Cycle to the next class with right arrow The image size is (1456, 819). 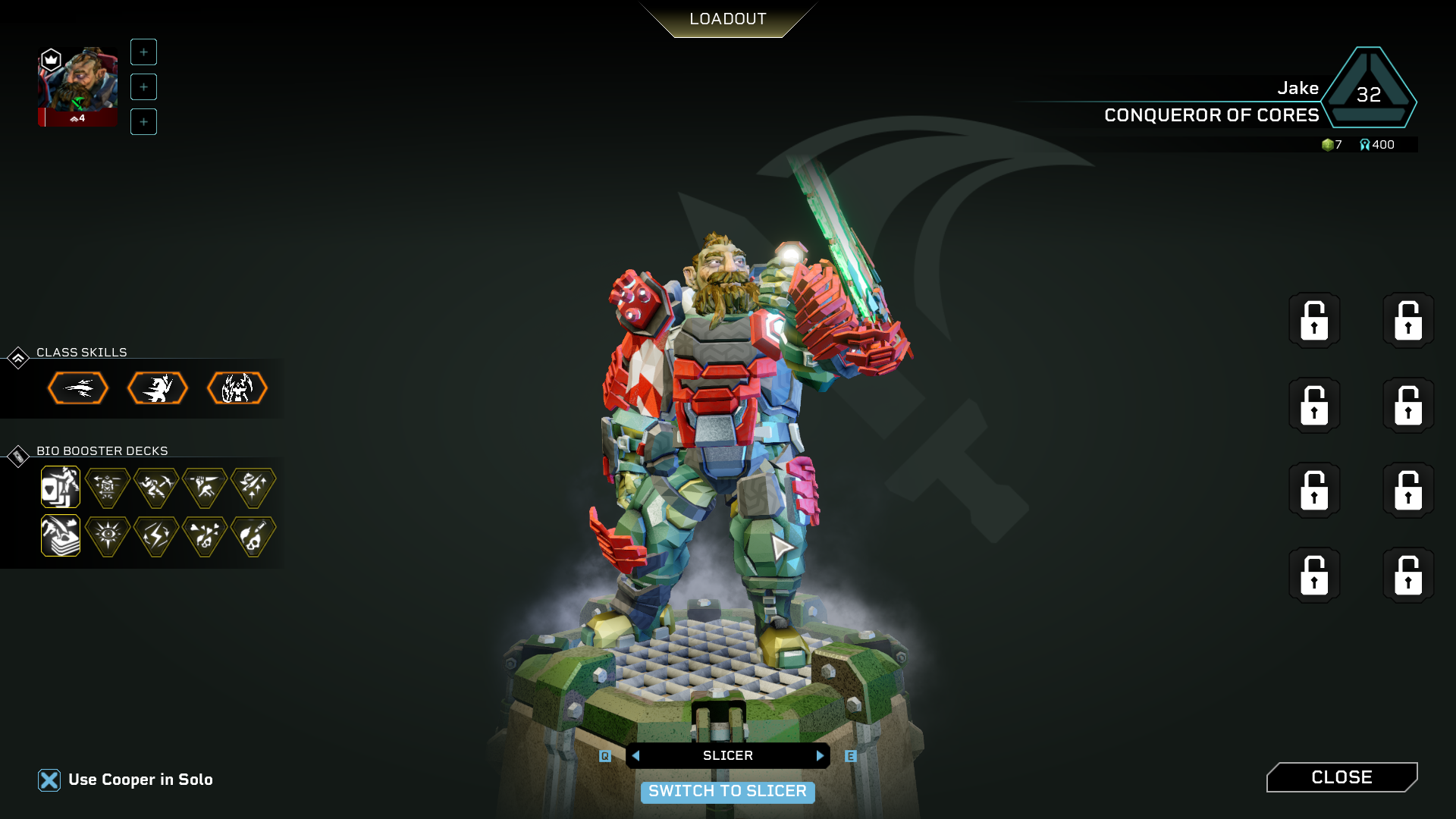pyautogui.click(x=820, y=756)
